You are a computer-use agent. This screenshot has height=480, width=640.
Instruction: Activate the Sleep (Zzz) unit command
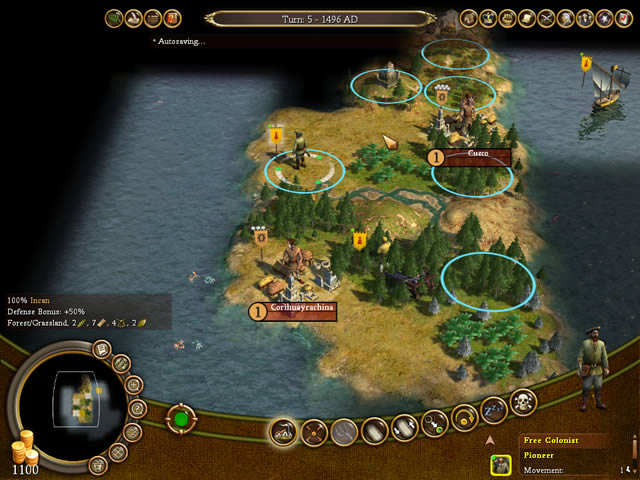coord(493,410)
